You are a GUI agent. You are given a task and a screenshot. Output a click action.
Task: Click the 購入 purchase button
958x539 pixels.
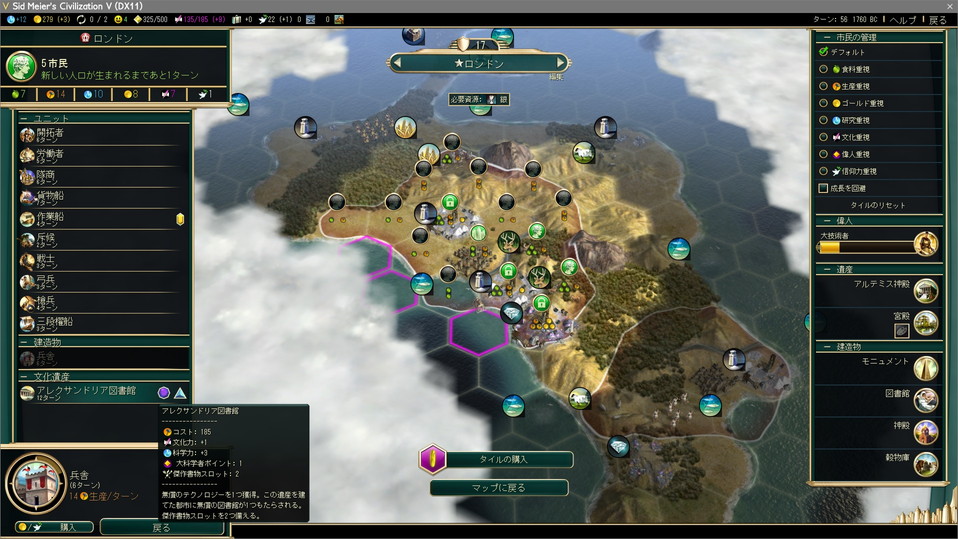[55, 527]
